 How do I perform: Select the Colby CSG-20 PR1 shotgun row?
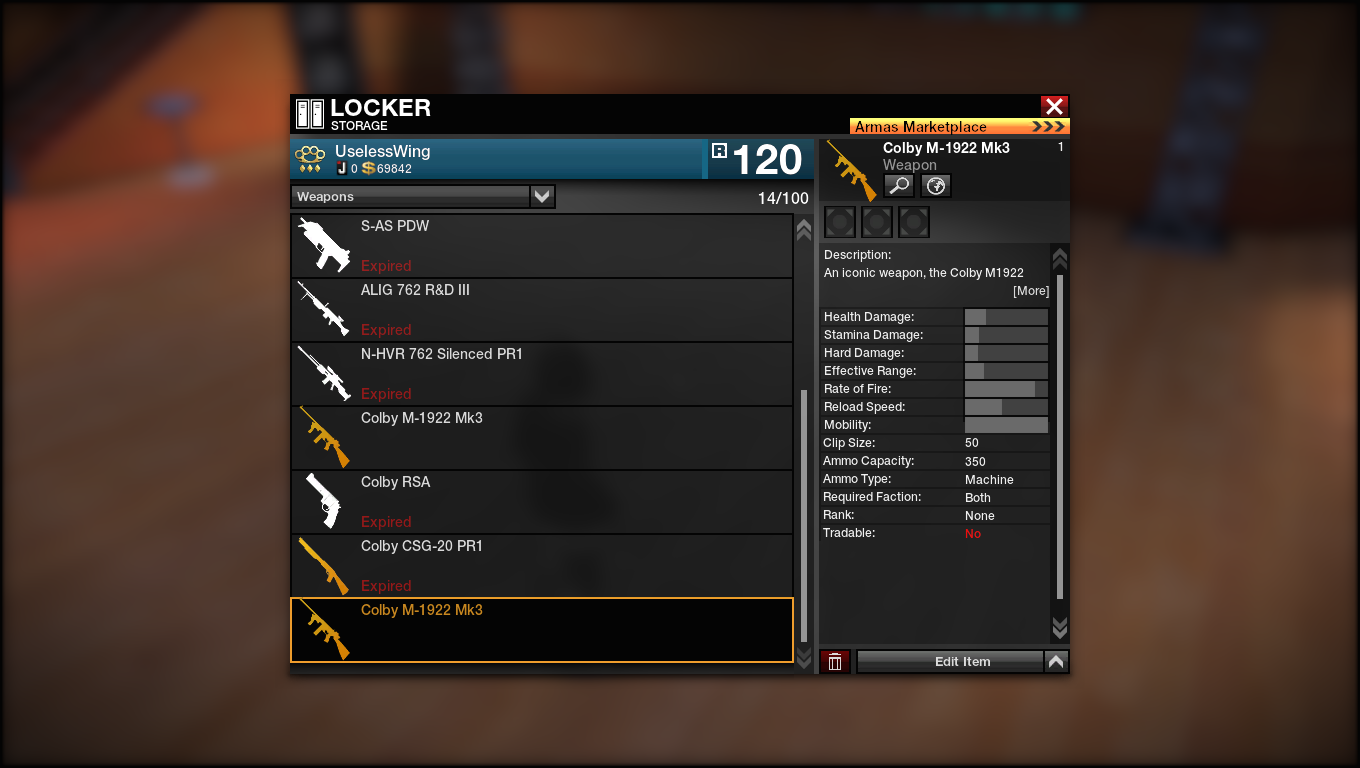[x=541, y=566]
